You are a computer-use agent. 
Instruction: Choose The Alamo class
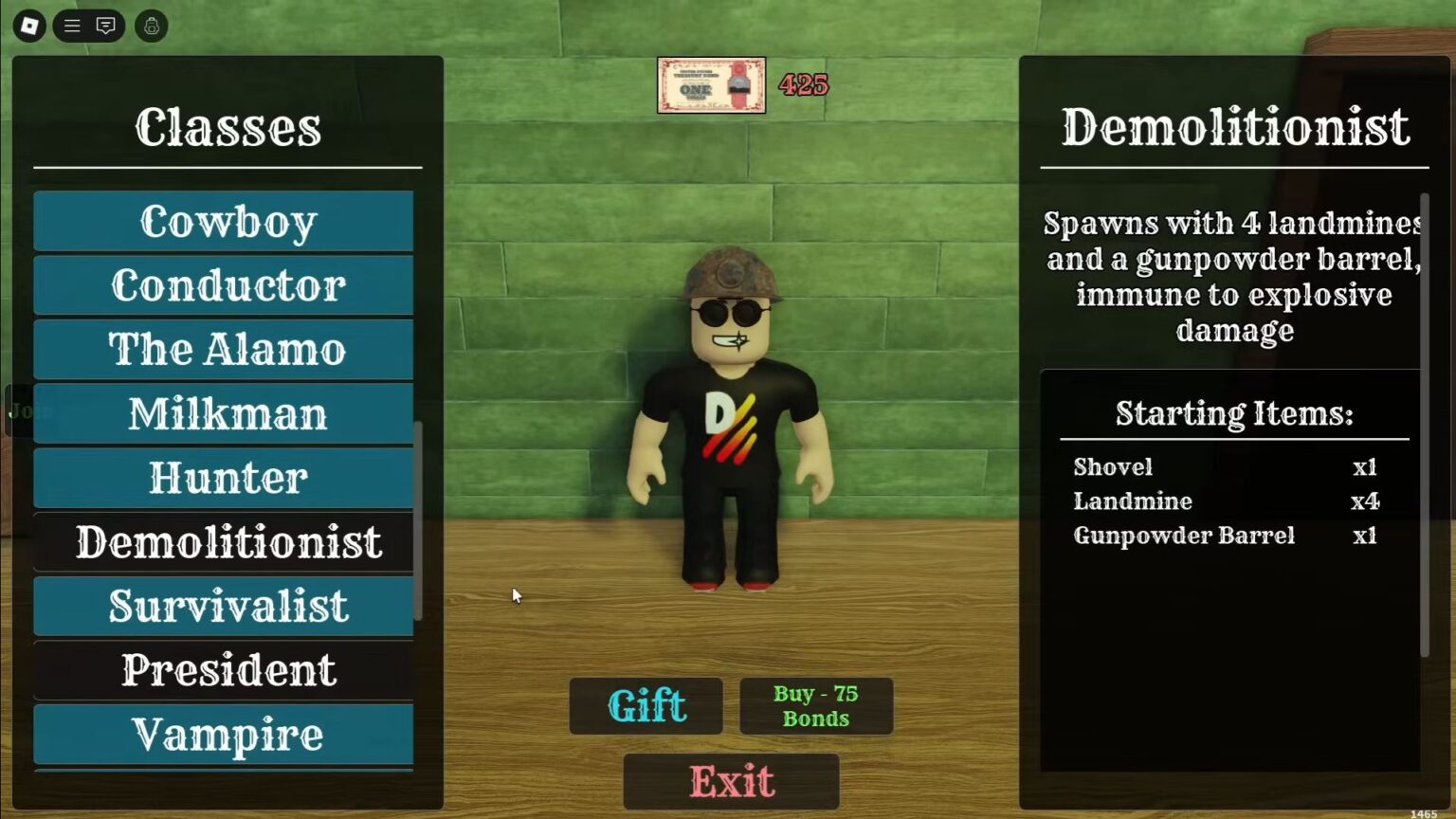click(224, 349)
